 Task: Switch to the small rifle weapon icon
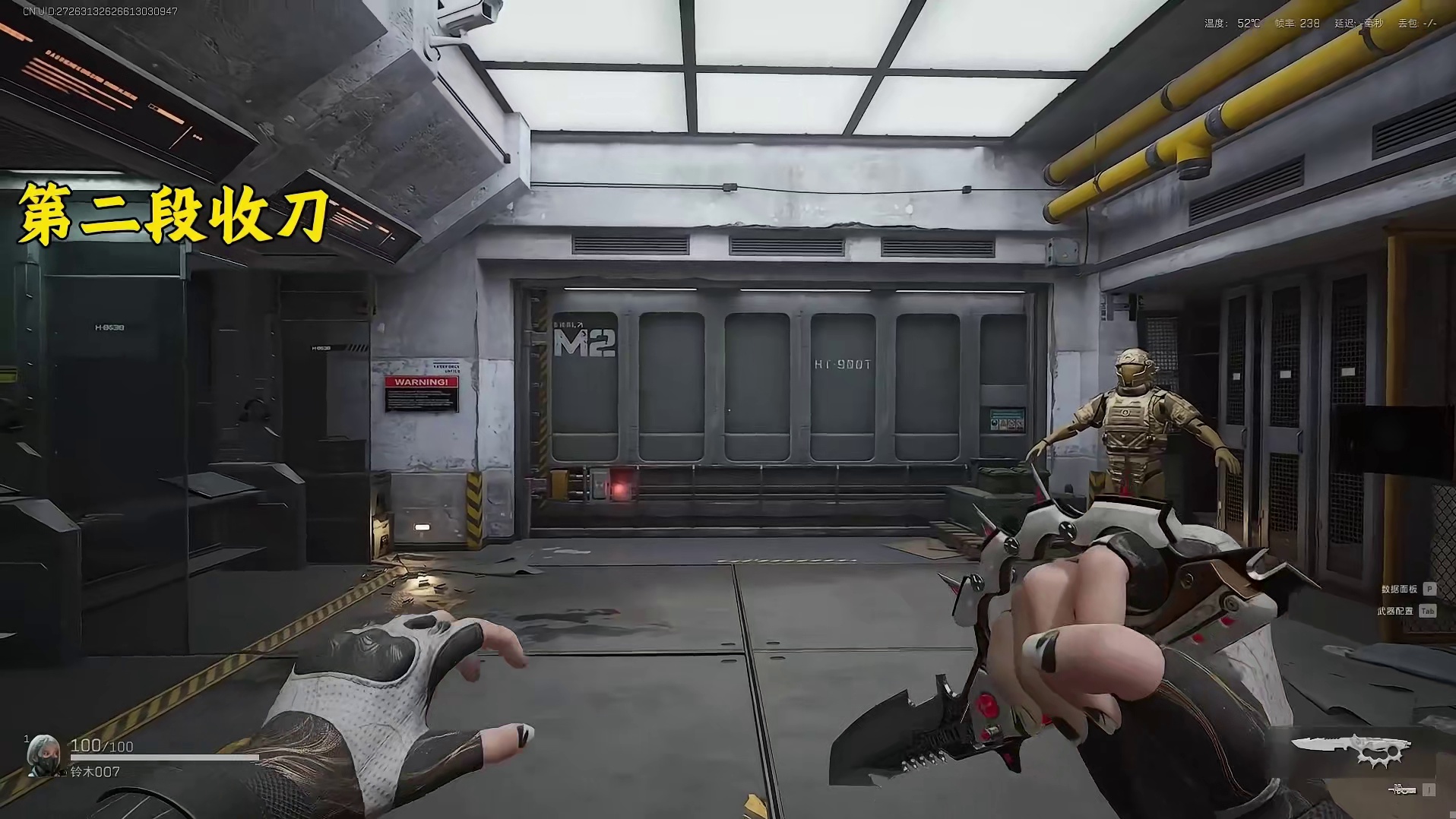coord(1402,790)
